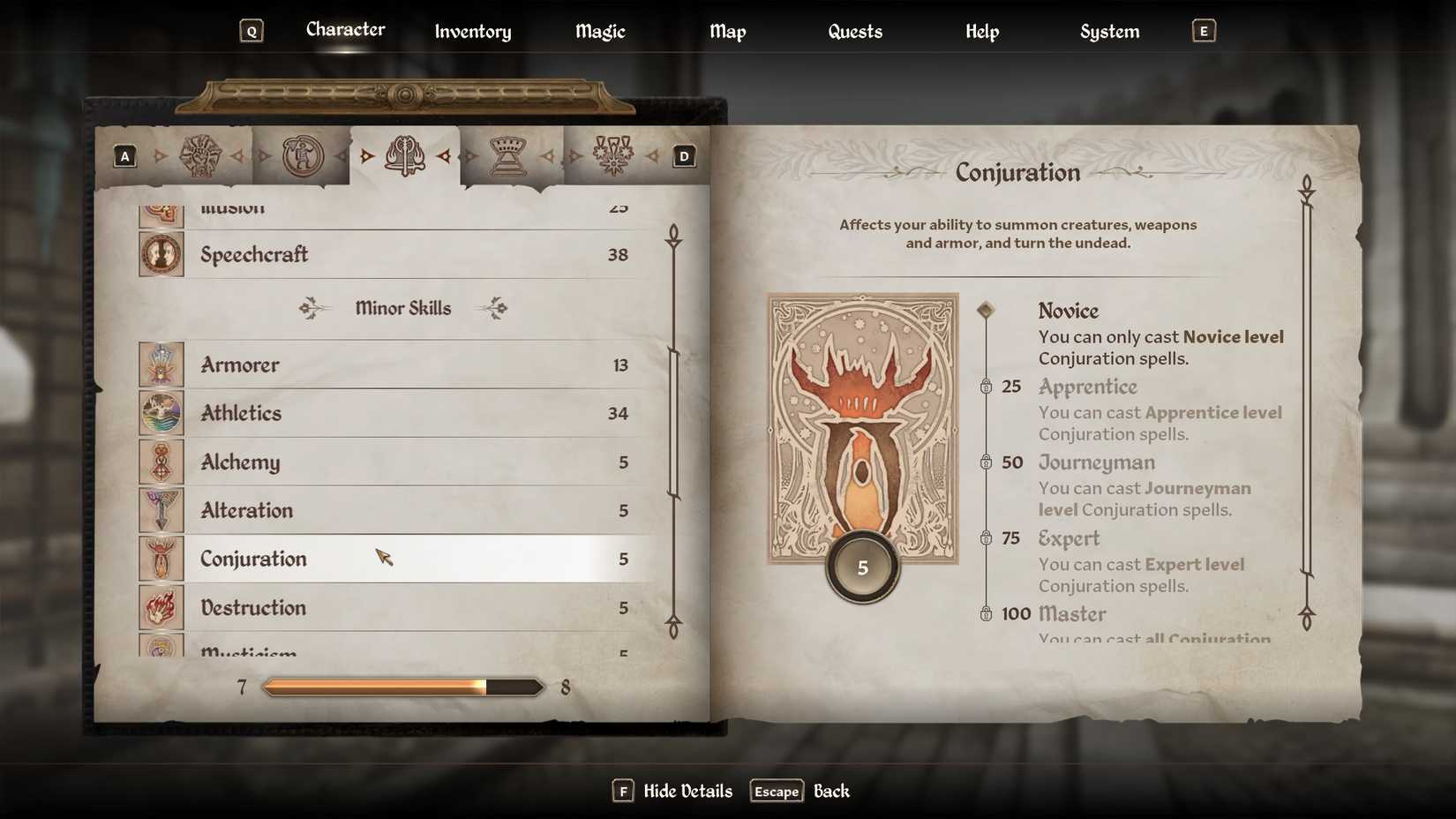
Task: Select the Alteration skill icon
Action: coord(161,510)
